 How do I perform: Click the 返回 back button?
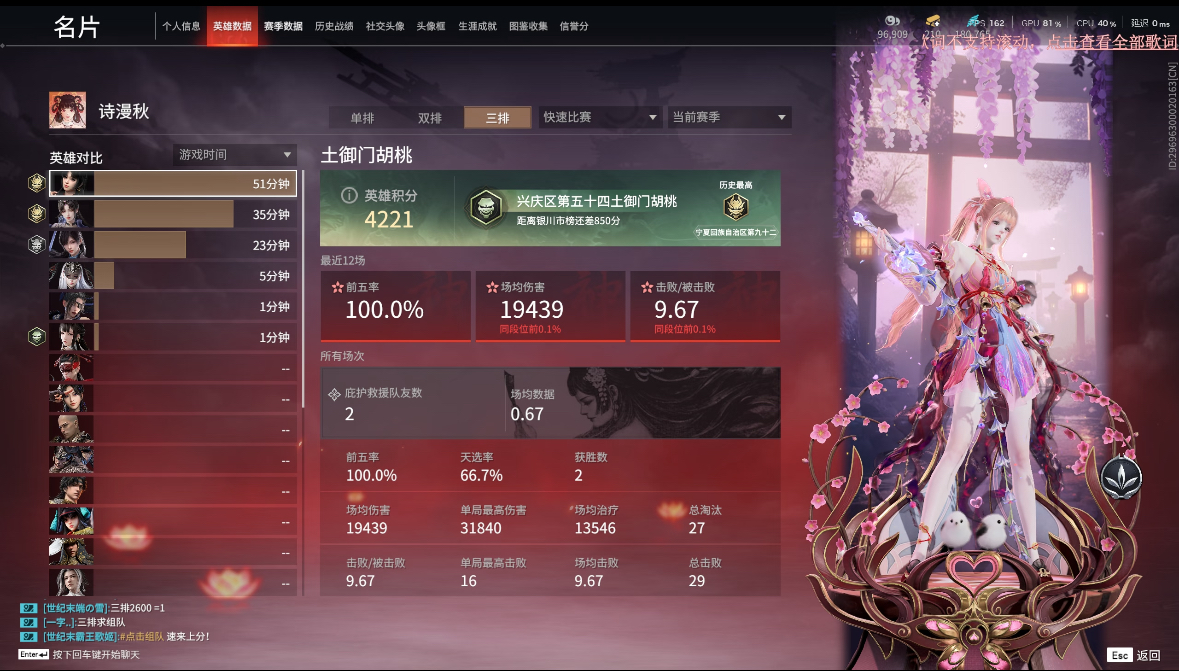1136,655
